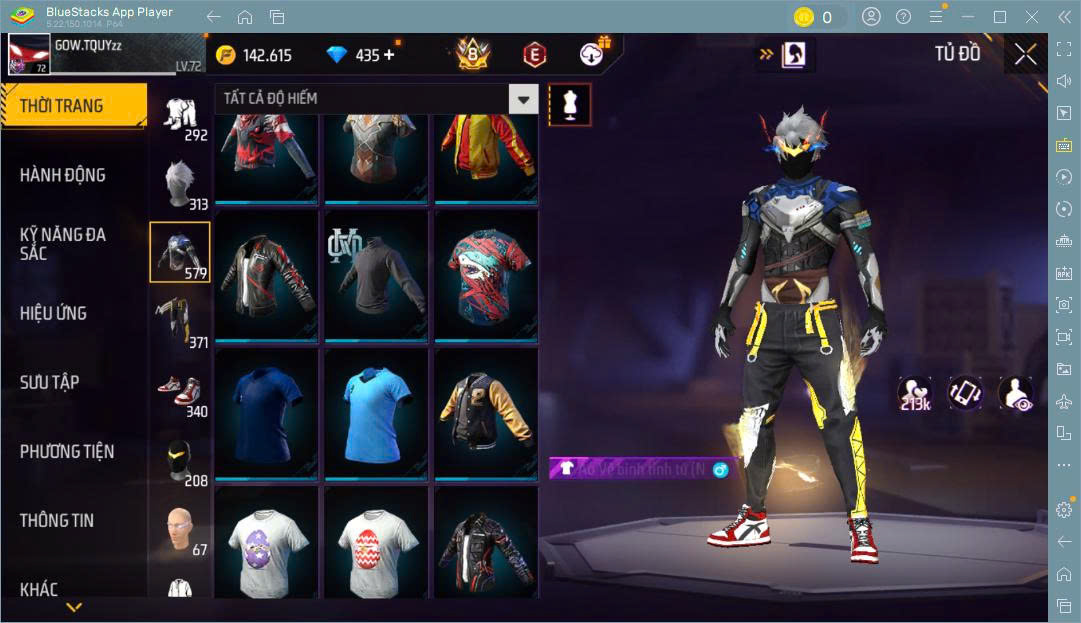The image size is (1081, 623).
Task: Switch to THÔNG TIN tab
Action: [x=57, y=520]
